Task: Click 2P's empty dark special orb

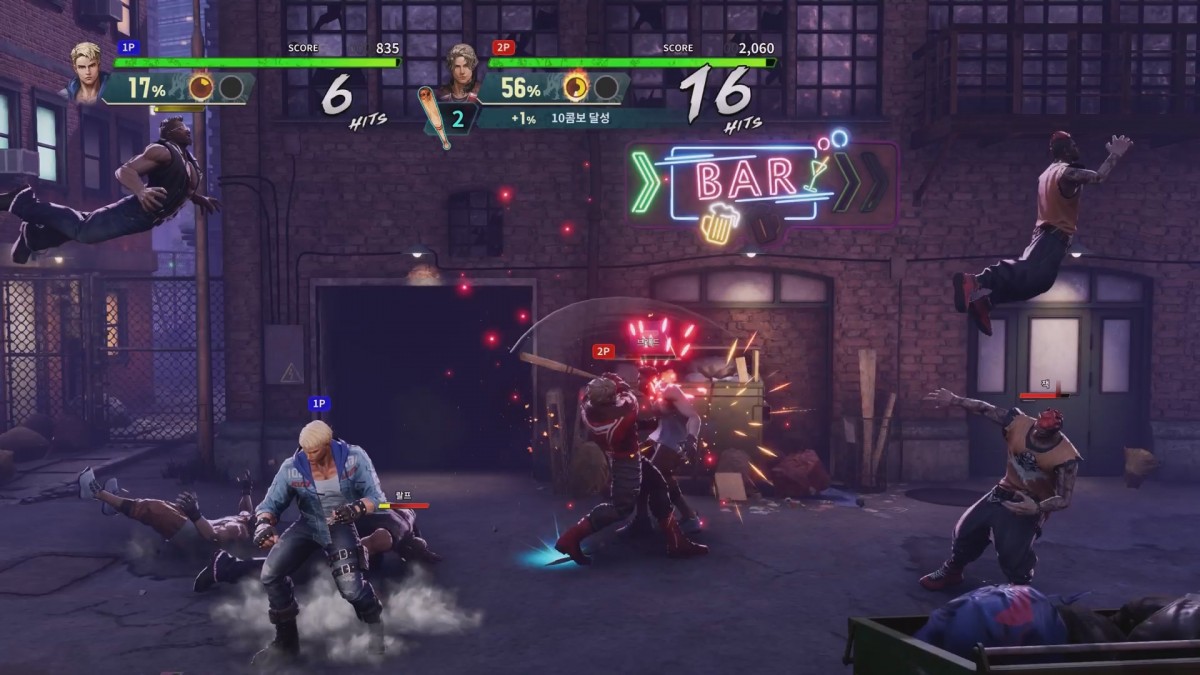Action: click(x=606, y=88)
